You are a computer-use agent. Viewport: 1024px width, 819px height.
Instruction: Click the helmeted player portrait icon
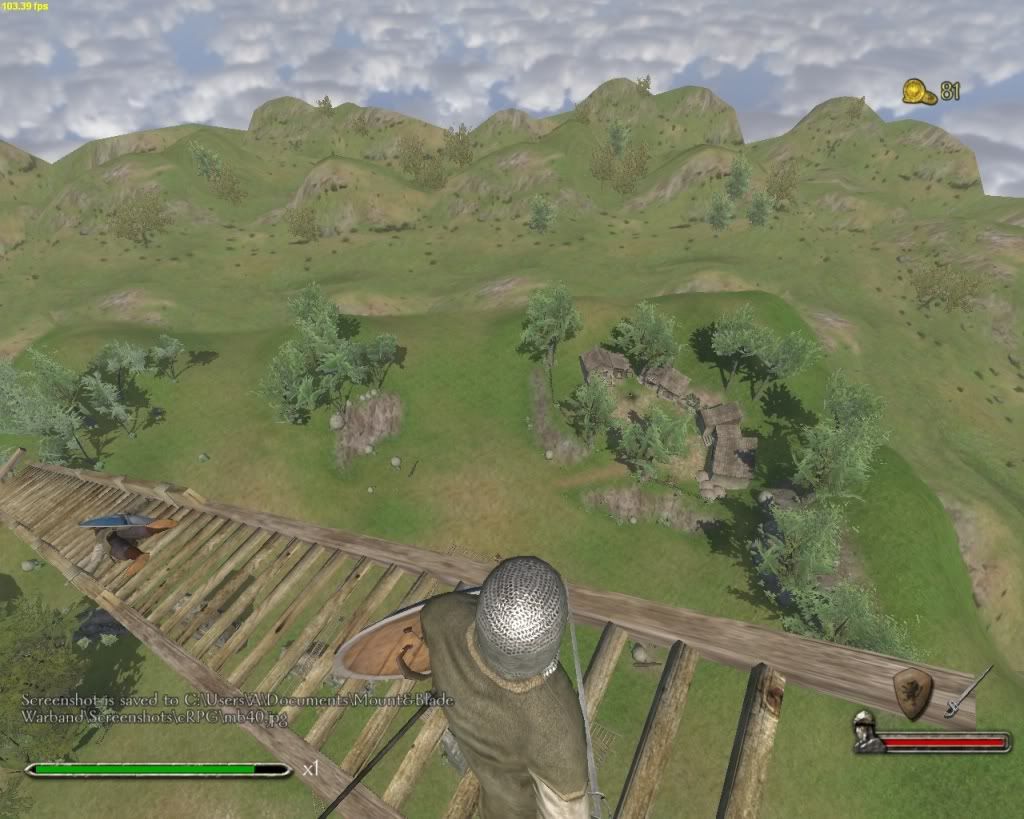[866, 733]
